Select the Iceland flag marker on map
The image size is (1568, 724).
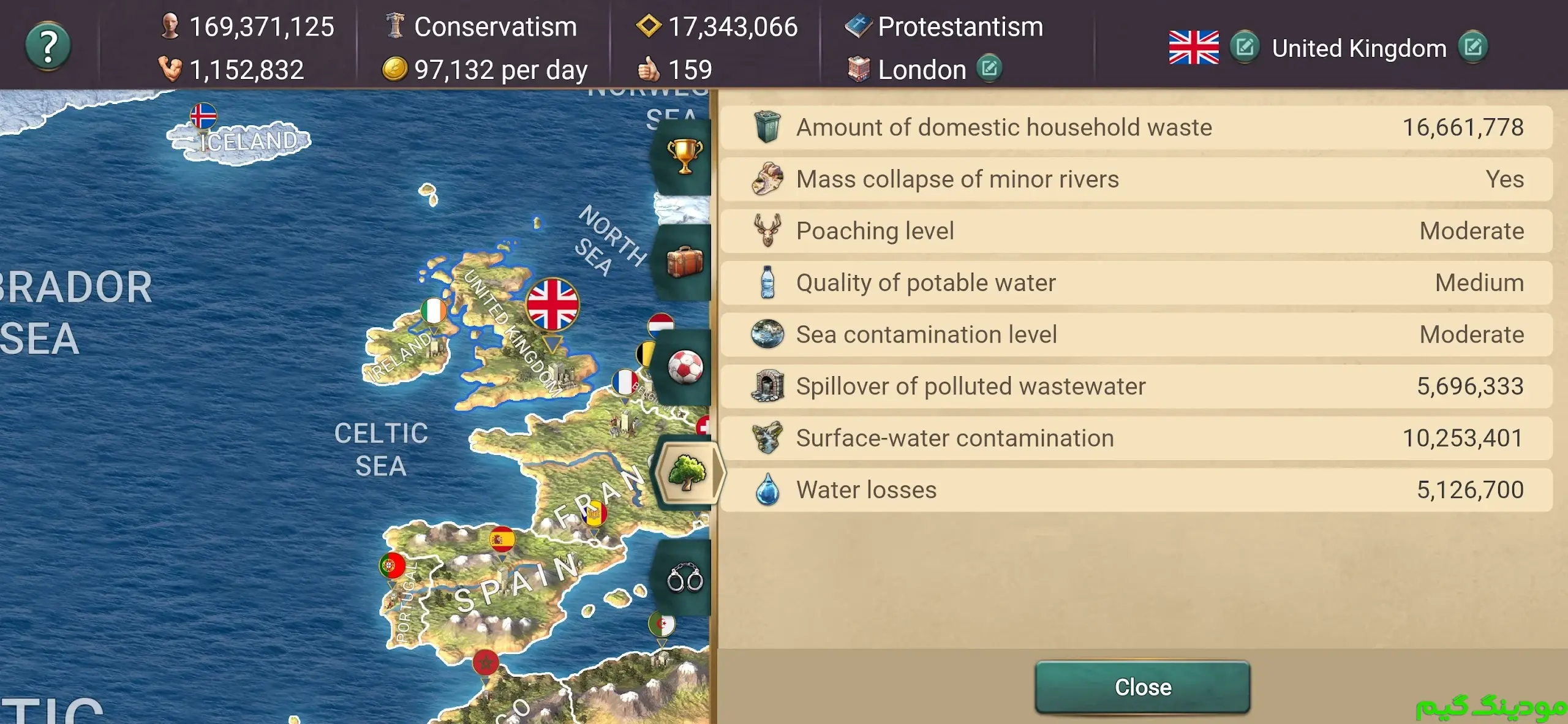click(x=203, y=115)
